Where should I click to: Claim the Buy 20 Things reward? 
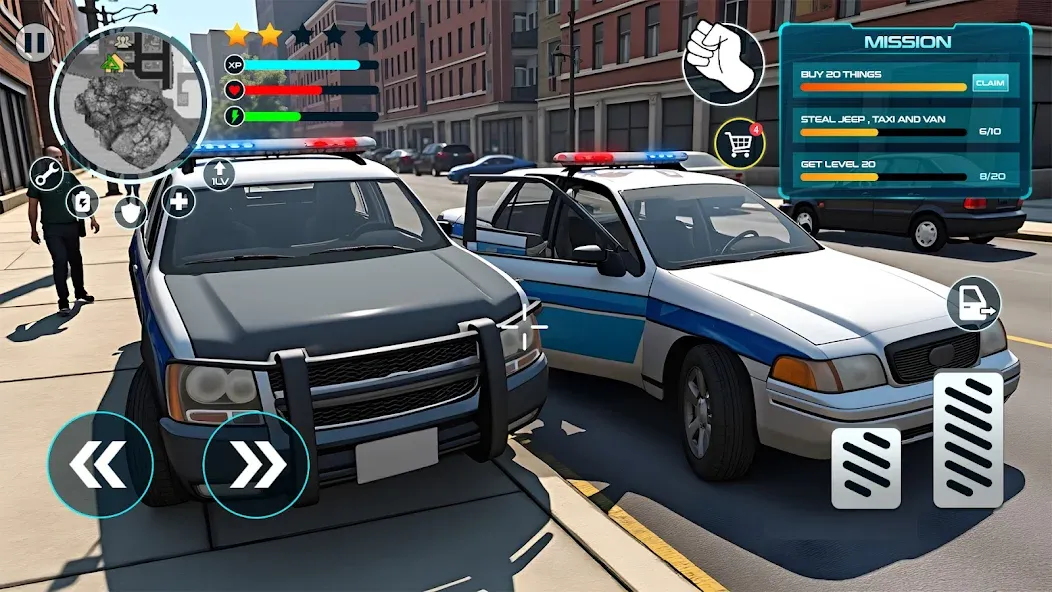tap(989, 83)
